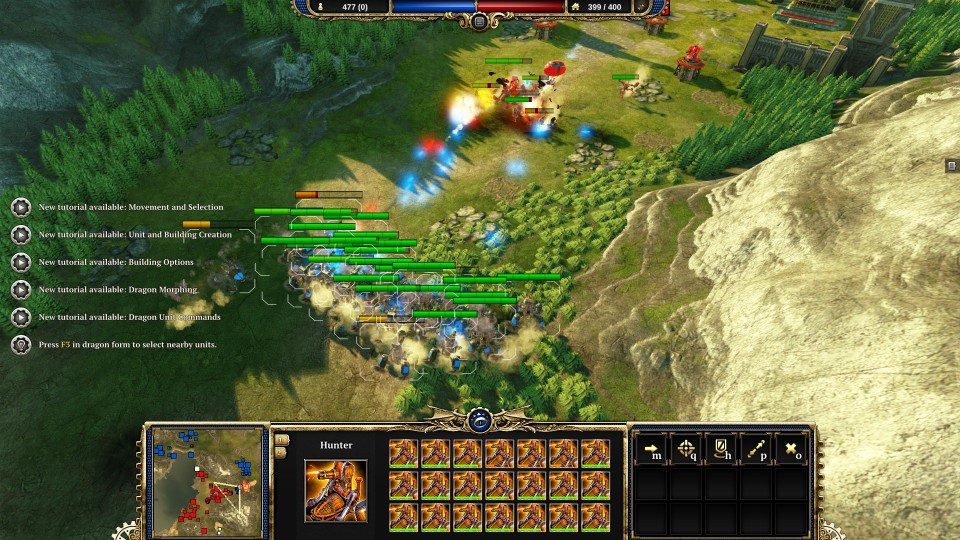Screen dimensions: 960x540
Task: Click the minimap battlefield overview
Action: pyautogui.click(x=209, y=481)
